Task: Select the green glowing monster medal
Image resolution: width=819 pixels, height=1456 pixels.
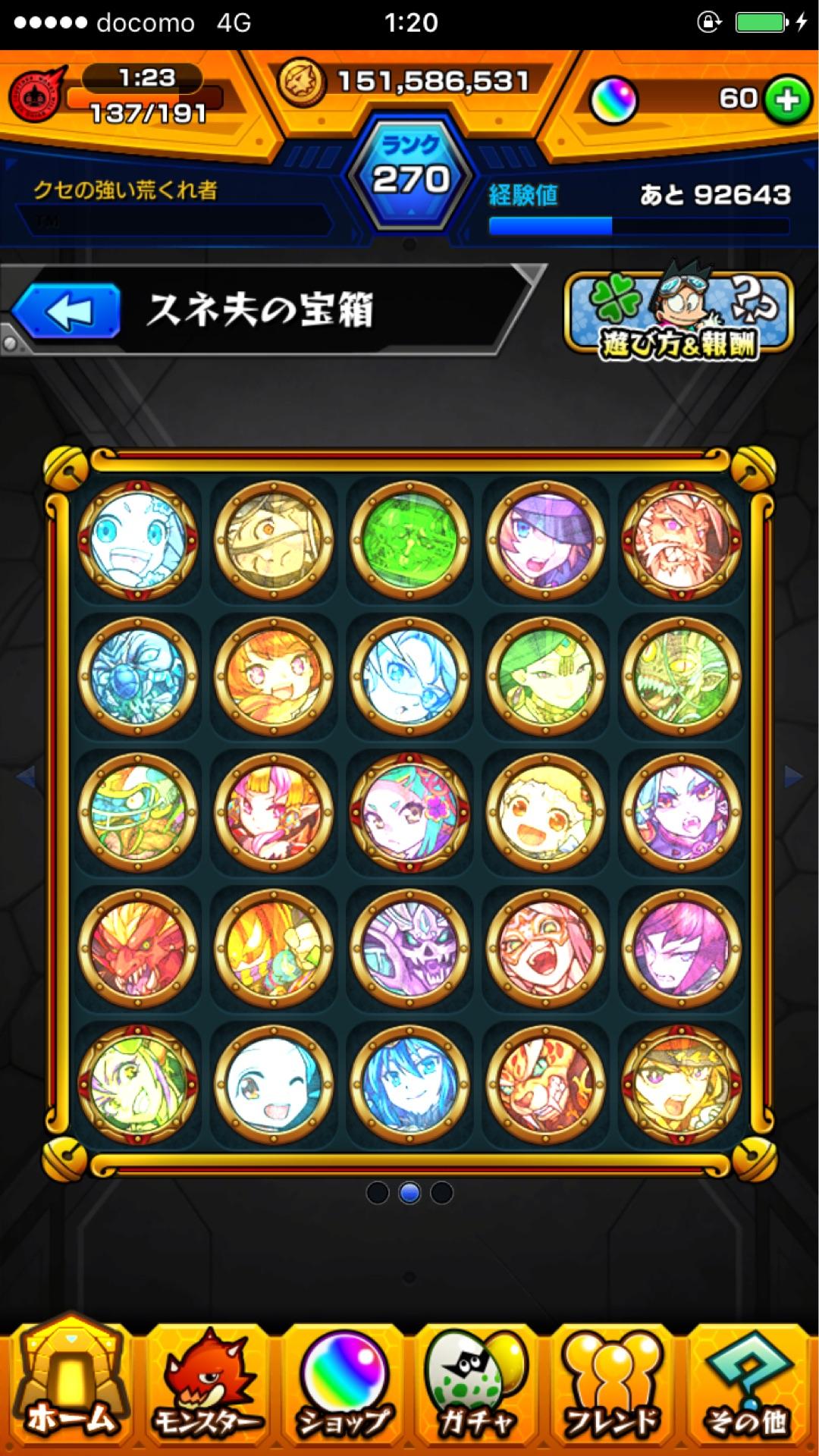Action: (x=409, y=540)
